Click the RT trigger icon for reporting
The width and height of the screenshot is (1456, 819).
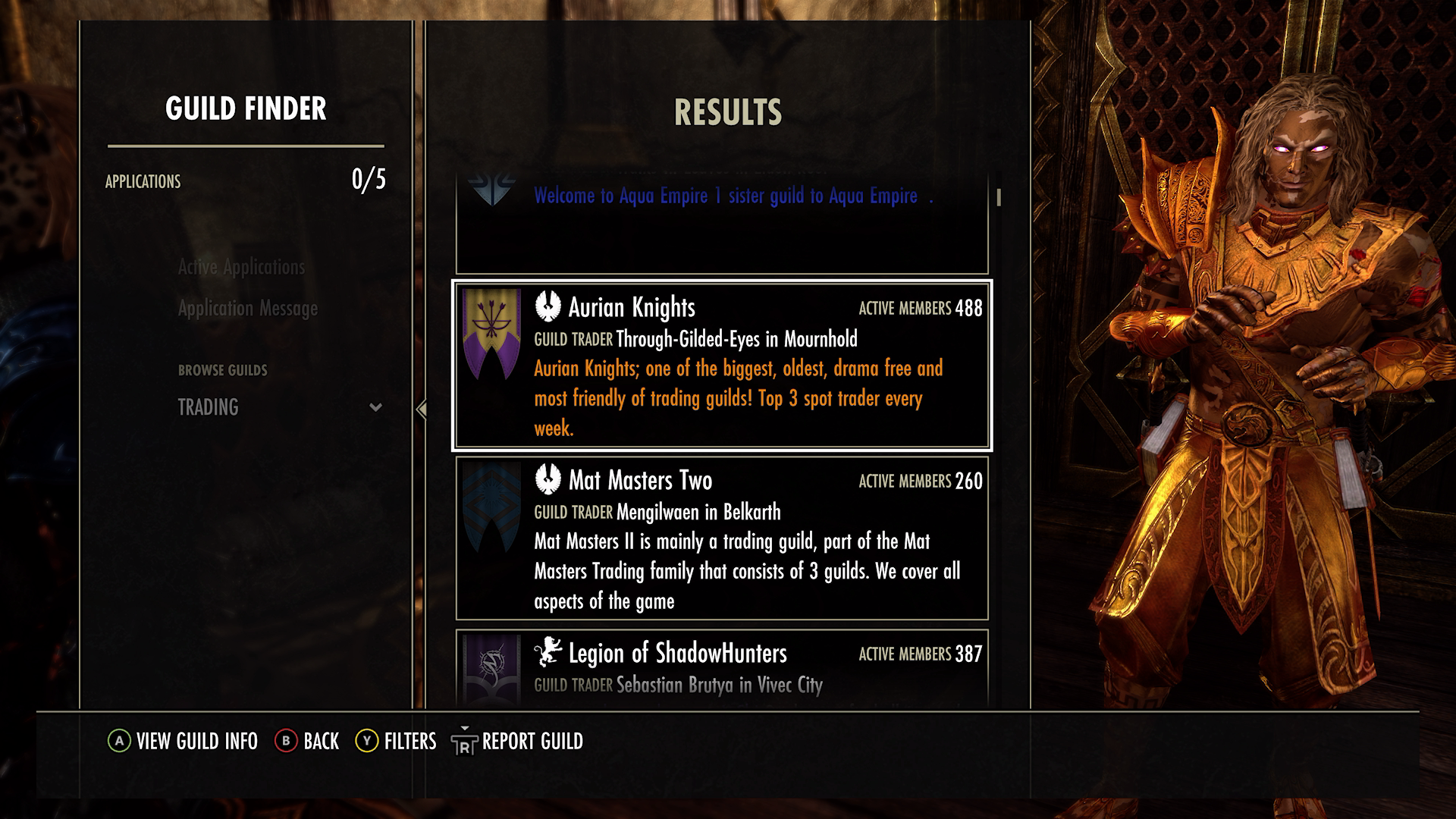tap(463, 742)
